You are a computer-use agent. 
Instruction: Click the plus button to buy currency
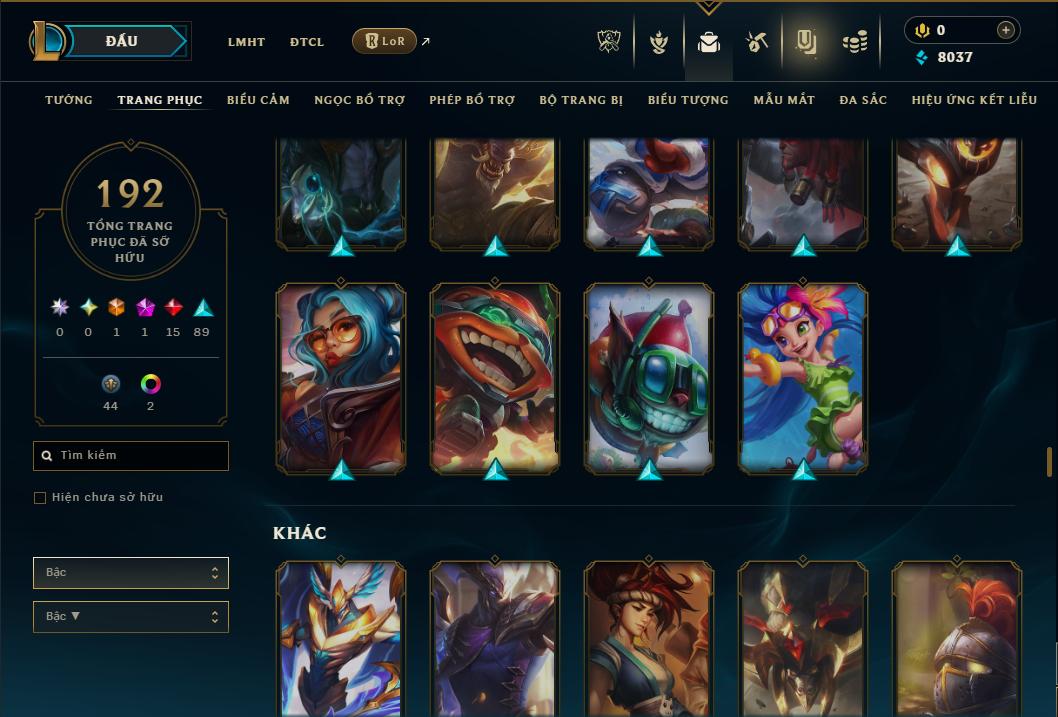pyautogui.click(x=1006, y=30)
